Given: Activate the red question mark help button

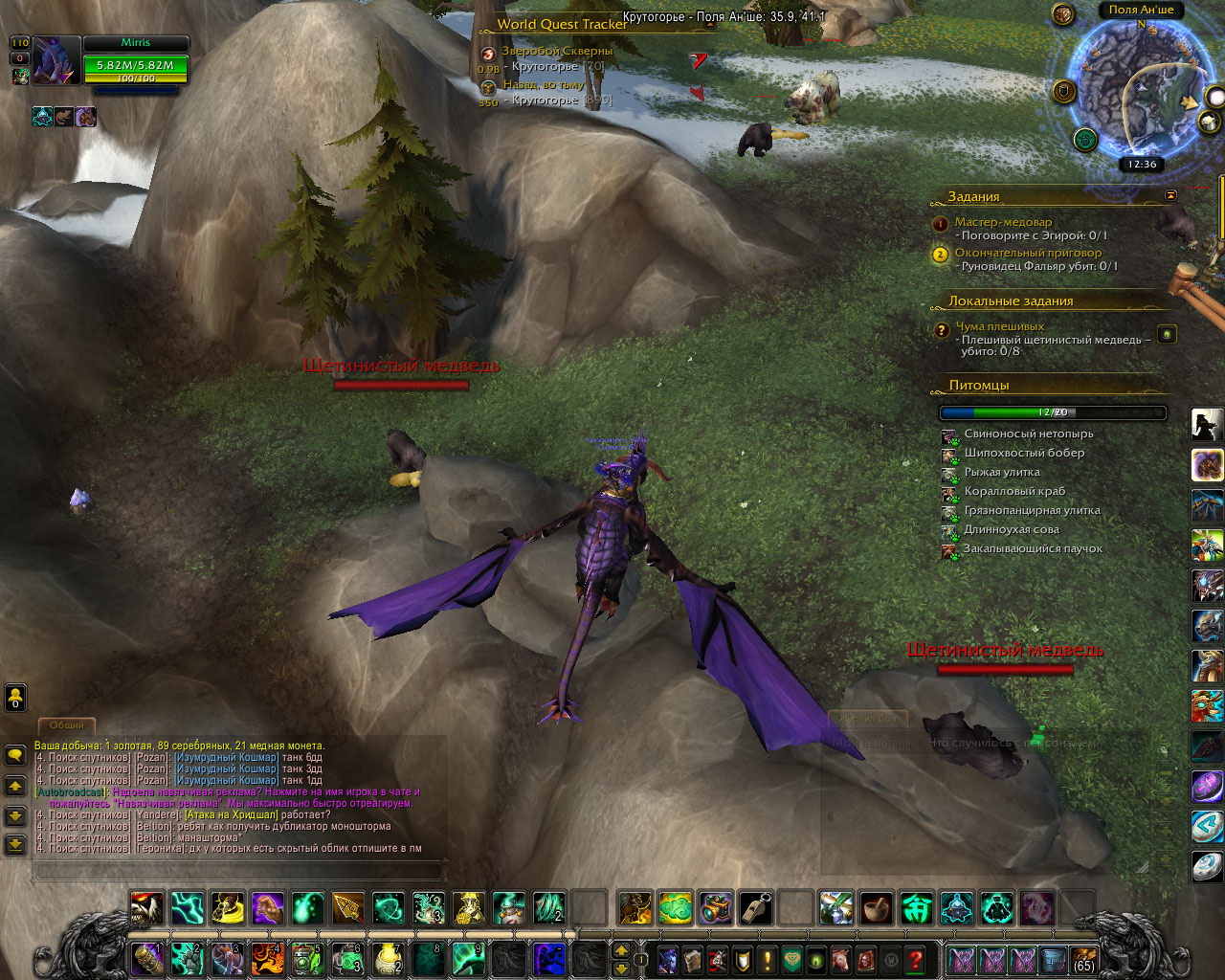Looking at the screenshot, I should tap(915, 958).
